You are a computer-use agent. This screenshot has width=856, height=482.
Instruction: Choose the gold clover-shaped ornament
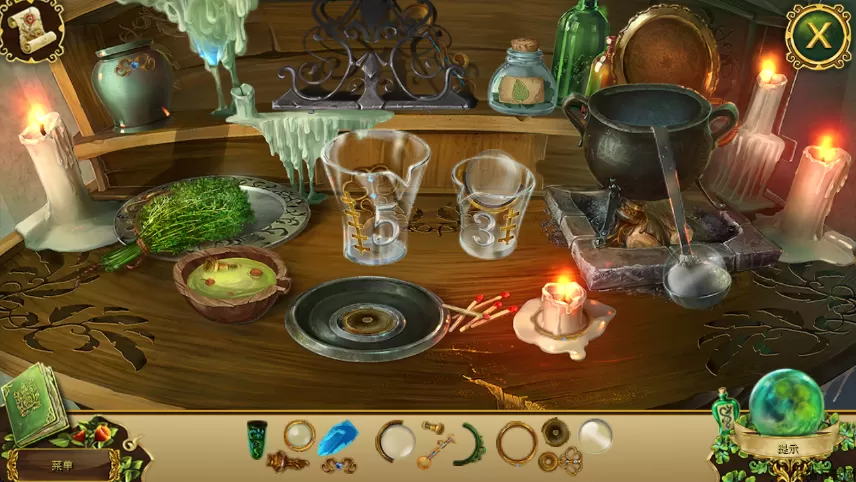(571, 459)
